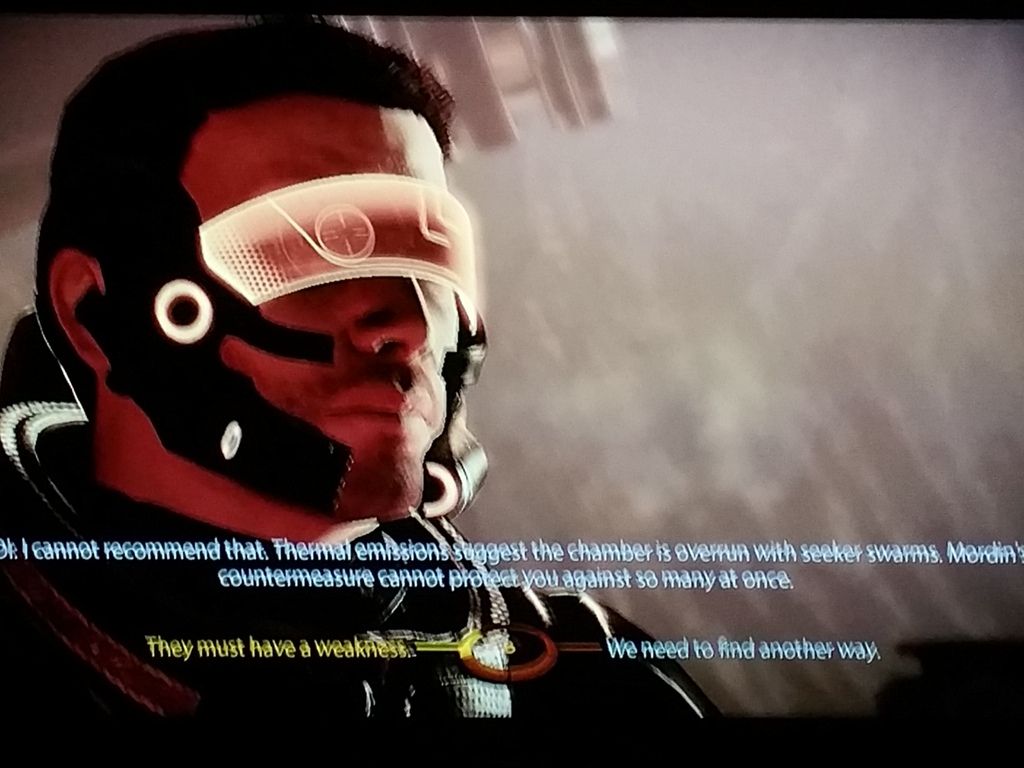Choose "They must have a weakness." reply
This screenshot has height=768, width=1024.
[278, 647]
